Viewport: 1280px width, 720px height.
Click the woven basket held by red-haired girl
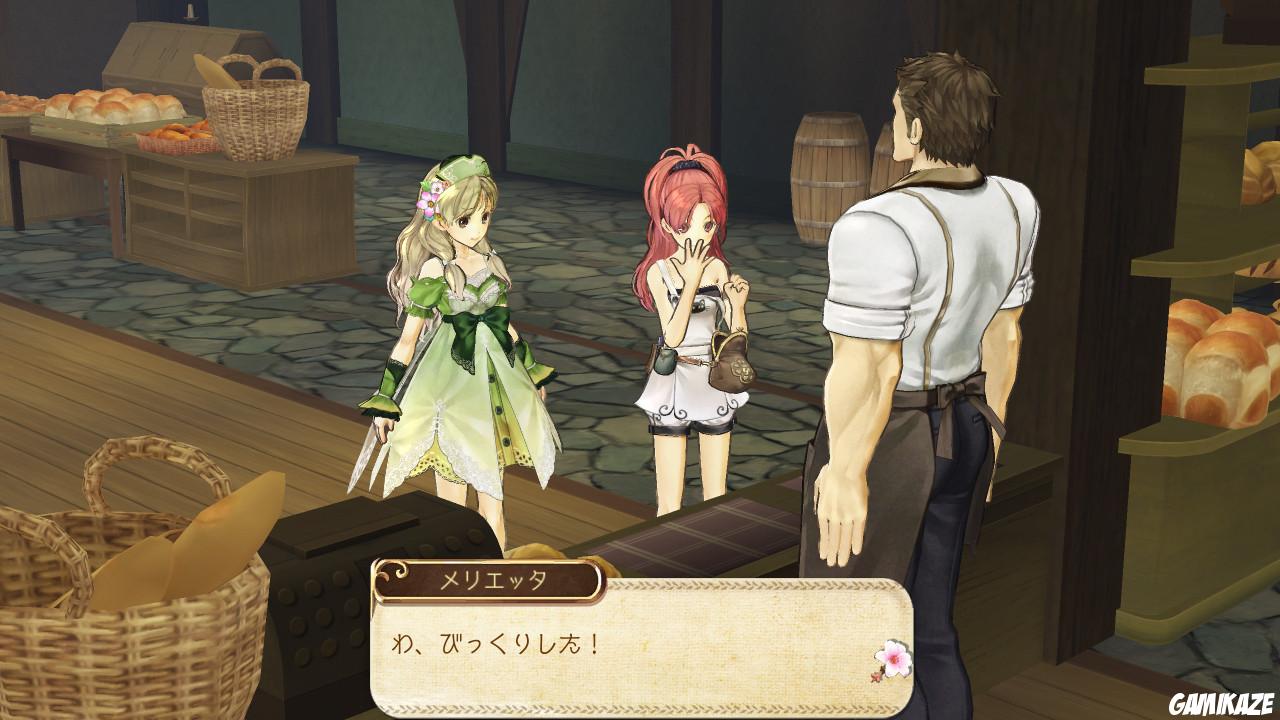(732, 365)
